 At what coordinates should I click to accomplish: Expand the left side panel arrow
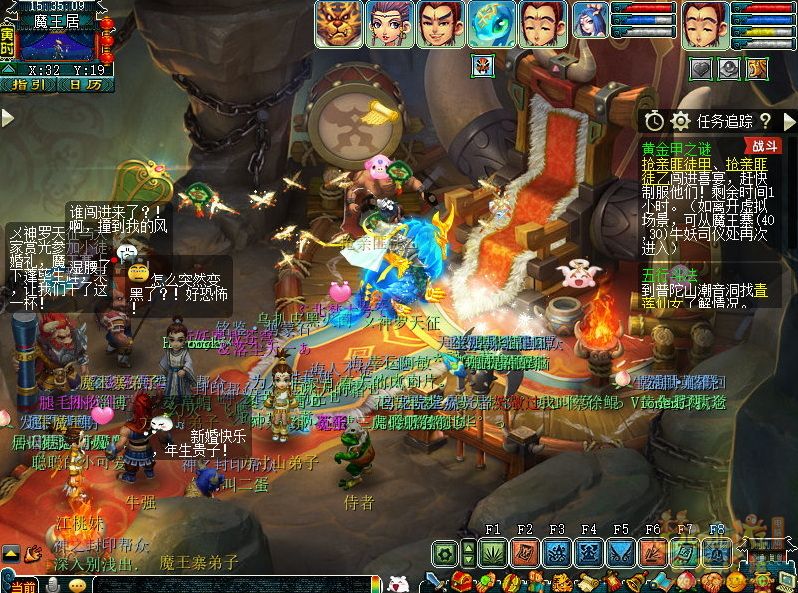click(x=7, y=118)
